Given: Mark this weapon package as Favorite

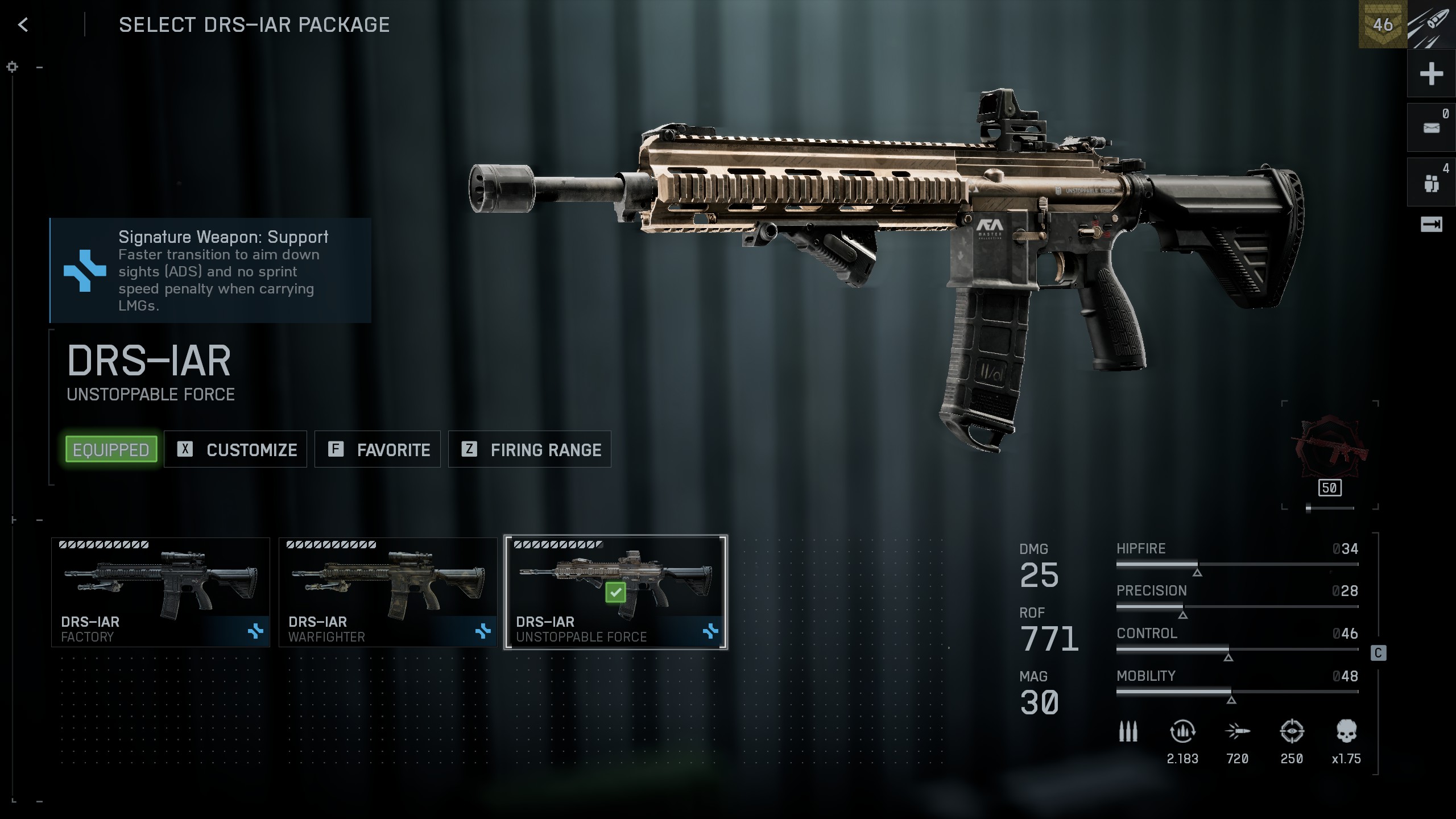Looking at the screenshot, I should [x=378, y=449].
